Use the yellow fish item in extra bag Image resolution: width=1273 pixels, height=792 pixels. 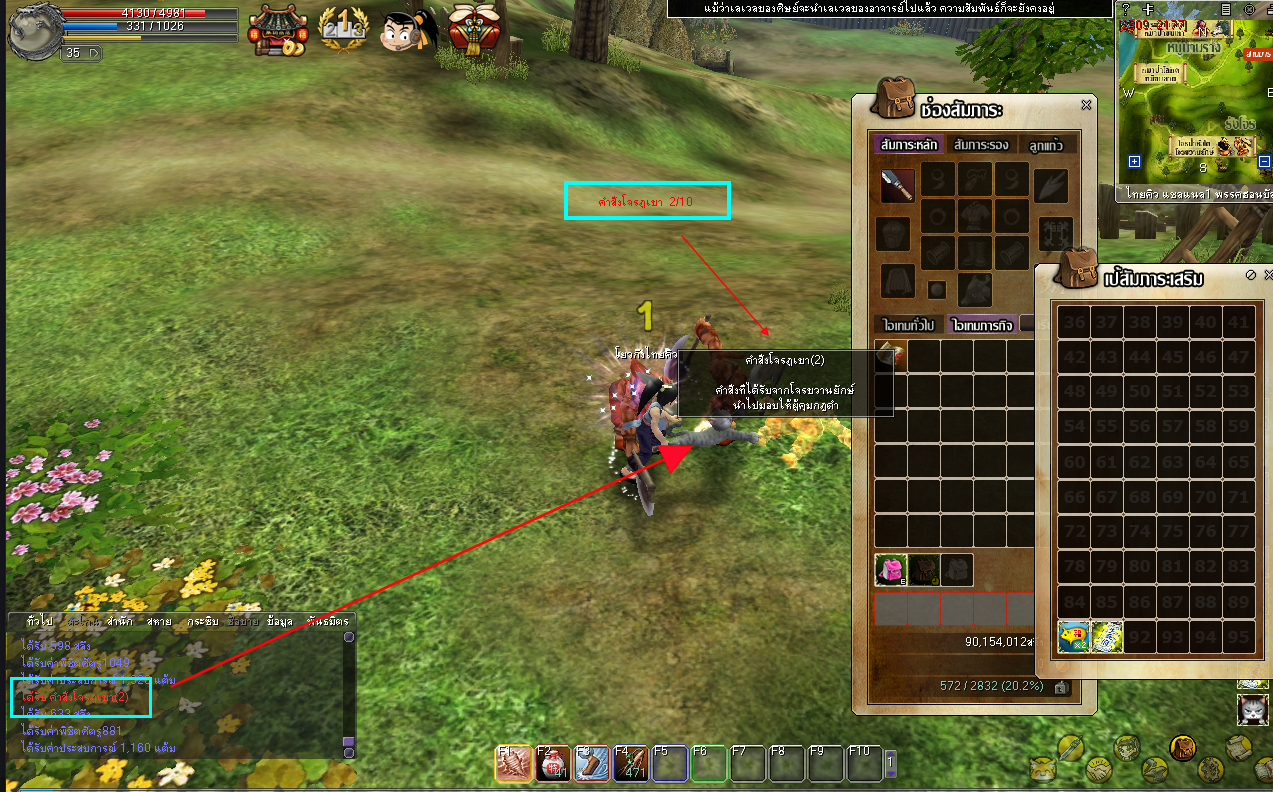(x=1074, y=637)
